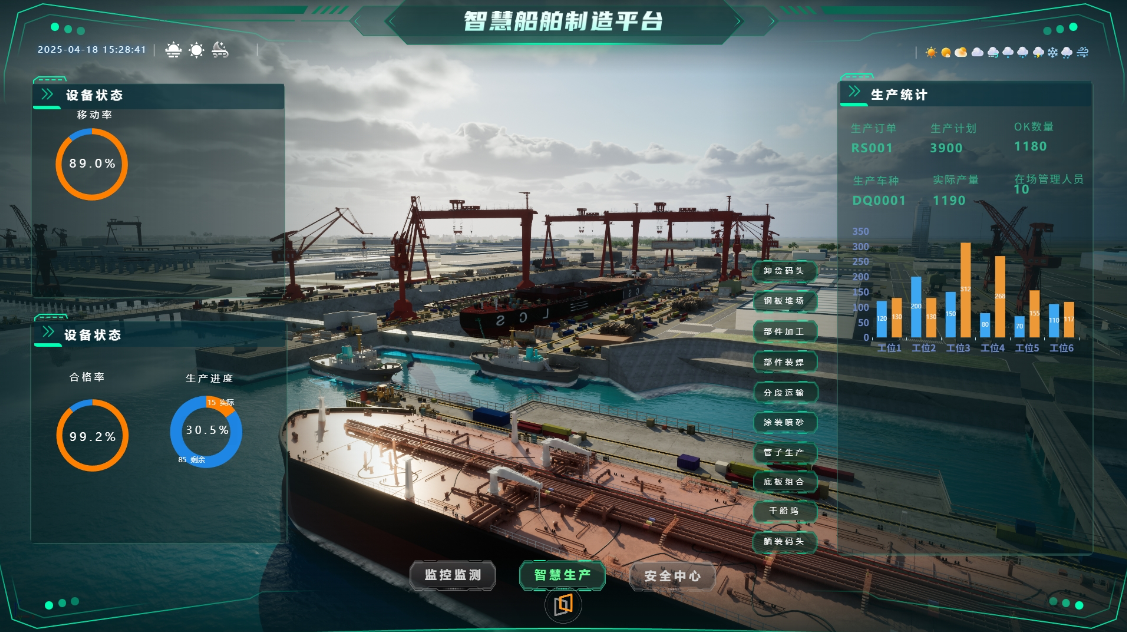Switch to the night moon icon

(220, 49)
